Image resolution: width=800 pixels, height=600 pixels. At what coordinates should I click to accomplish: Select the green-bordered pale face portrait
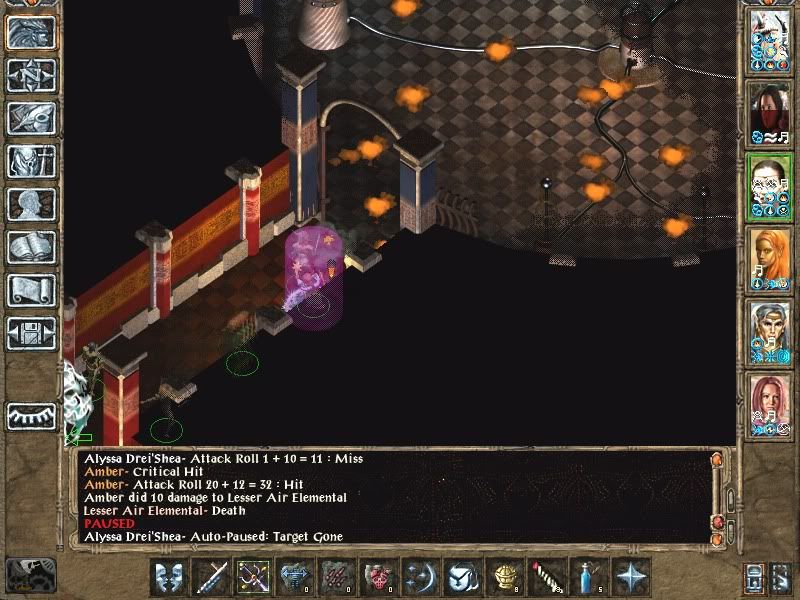pyautogui.click(x=771, y=186)
